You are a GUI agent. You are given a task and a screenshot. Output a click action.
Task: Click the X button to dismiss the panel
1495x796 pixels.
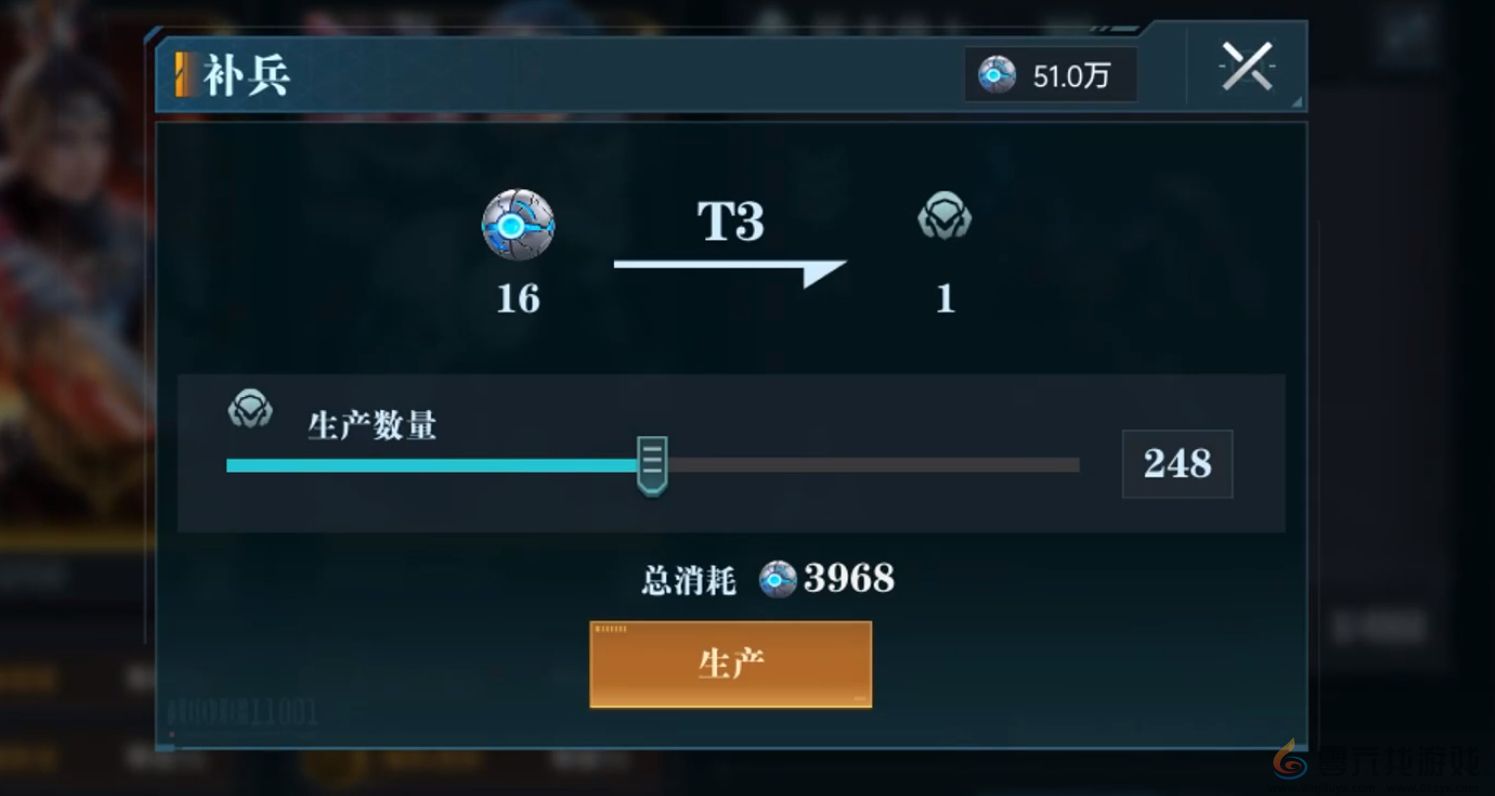click(x=1246, y=68)
